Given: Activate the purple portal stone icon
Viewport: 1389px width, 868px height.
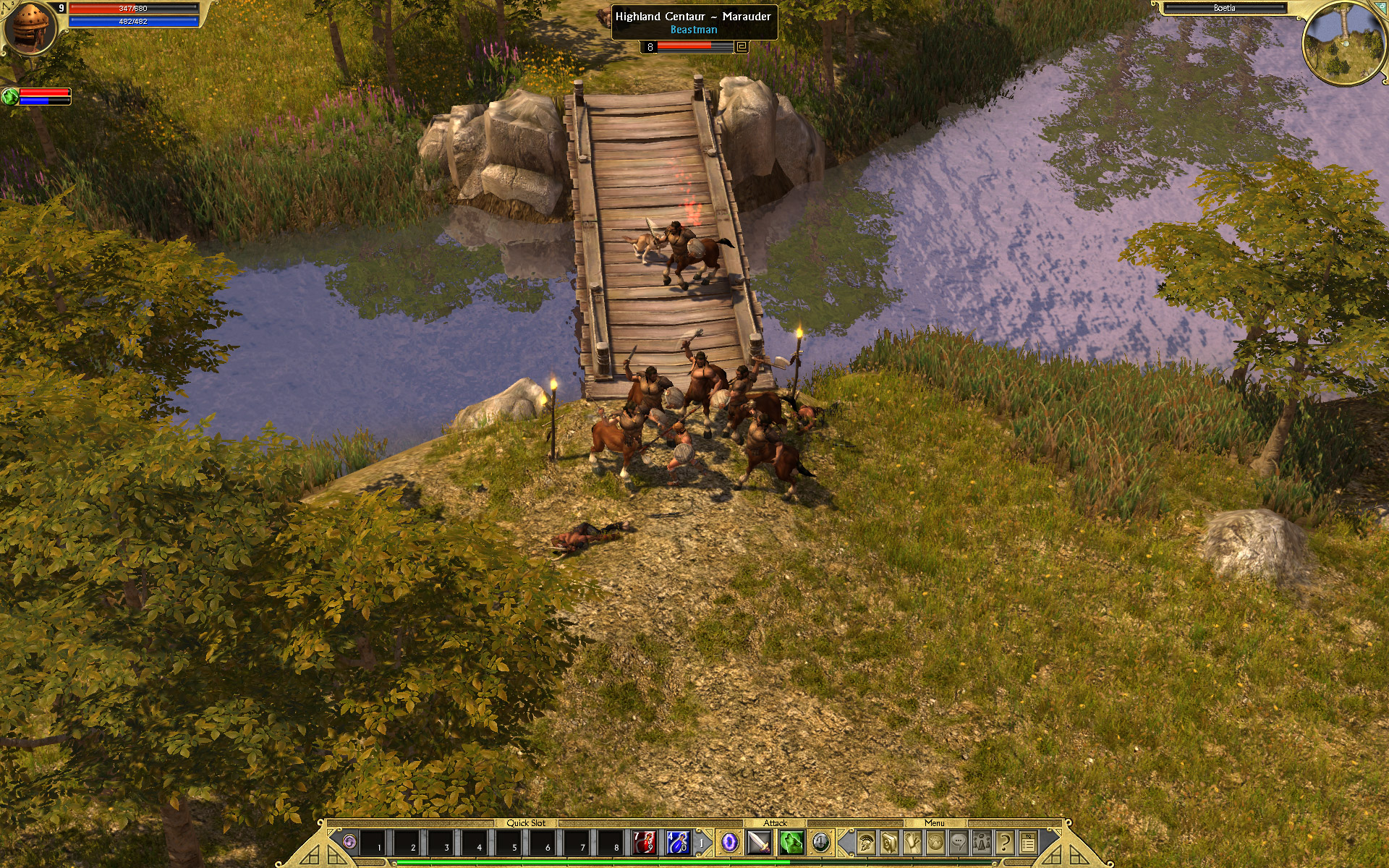Looking at the screenshot, I should point(729,842).
